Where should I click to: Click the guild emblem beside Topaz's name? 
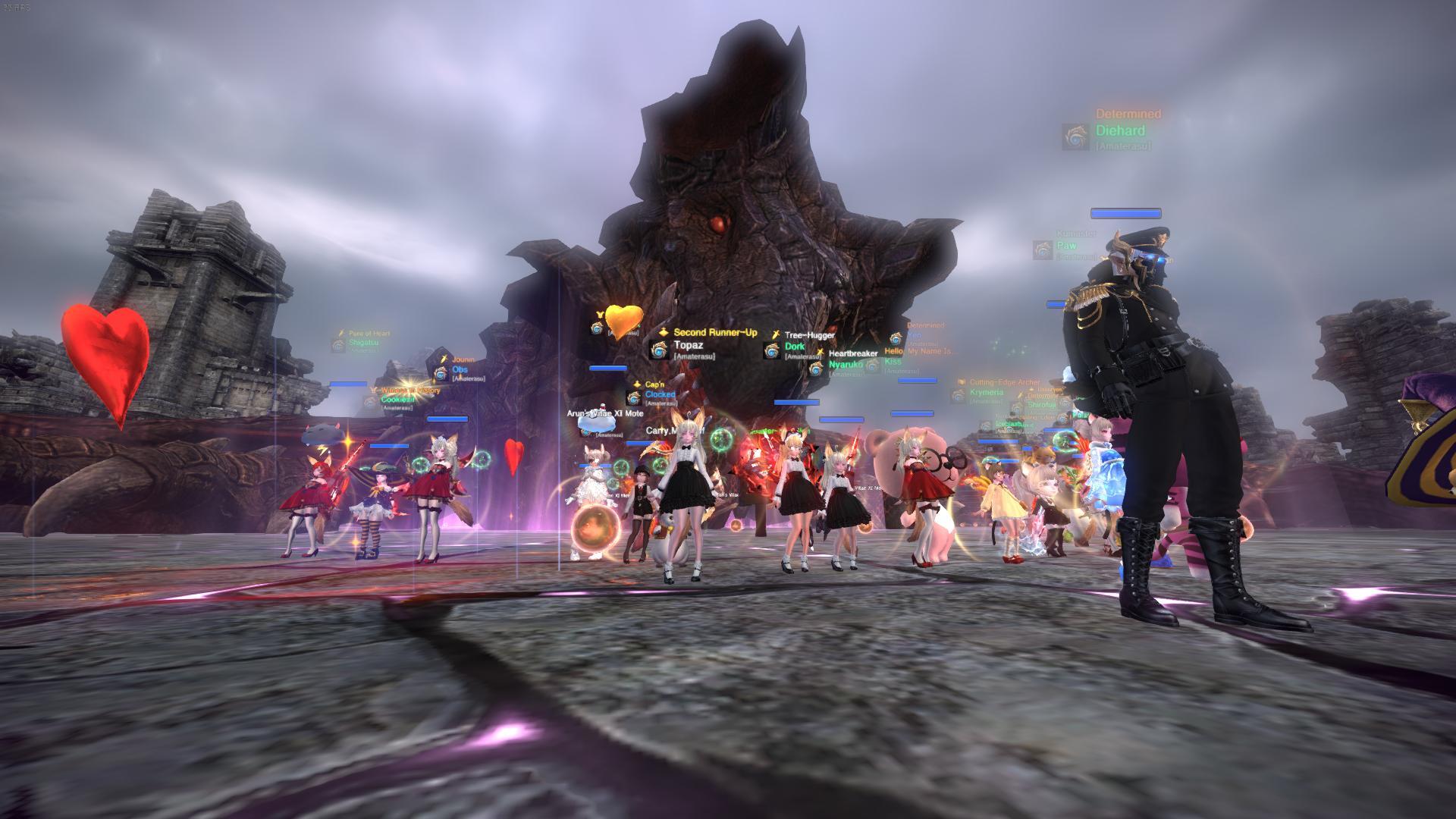660,350
